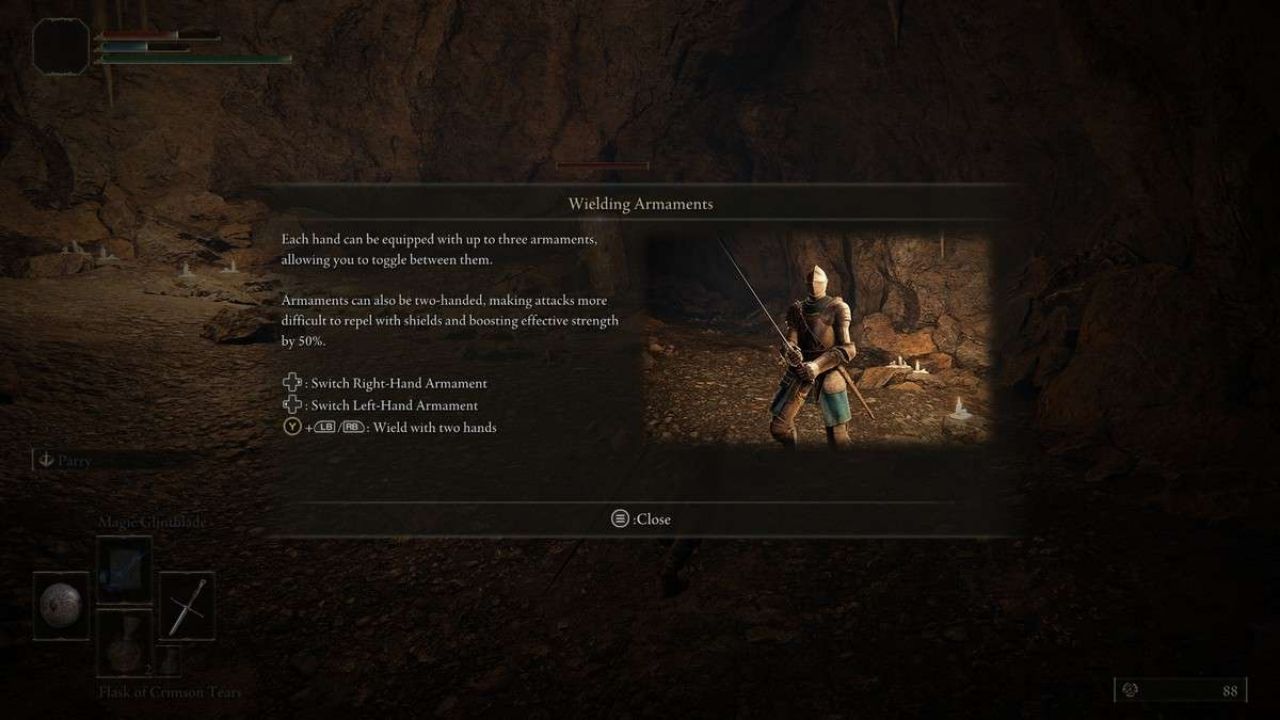This screenshot has width=1280, height=720.
Task: Click the knight tutorial preview image
Action: [816, 339]
